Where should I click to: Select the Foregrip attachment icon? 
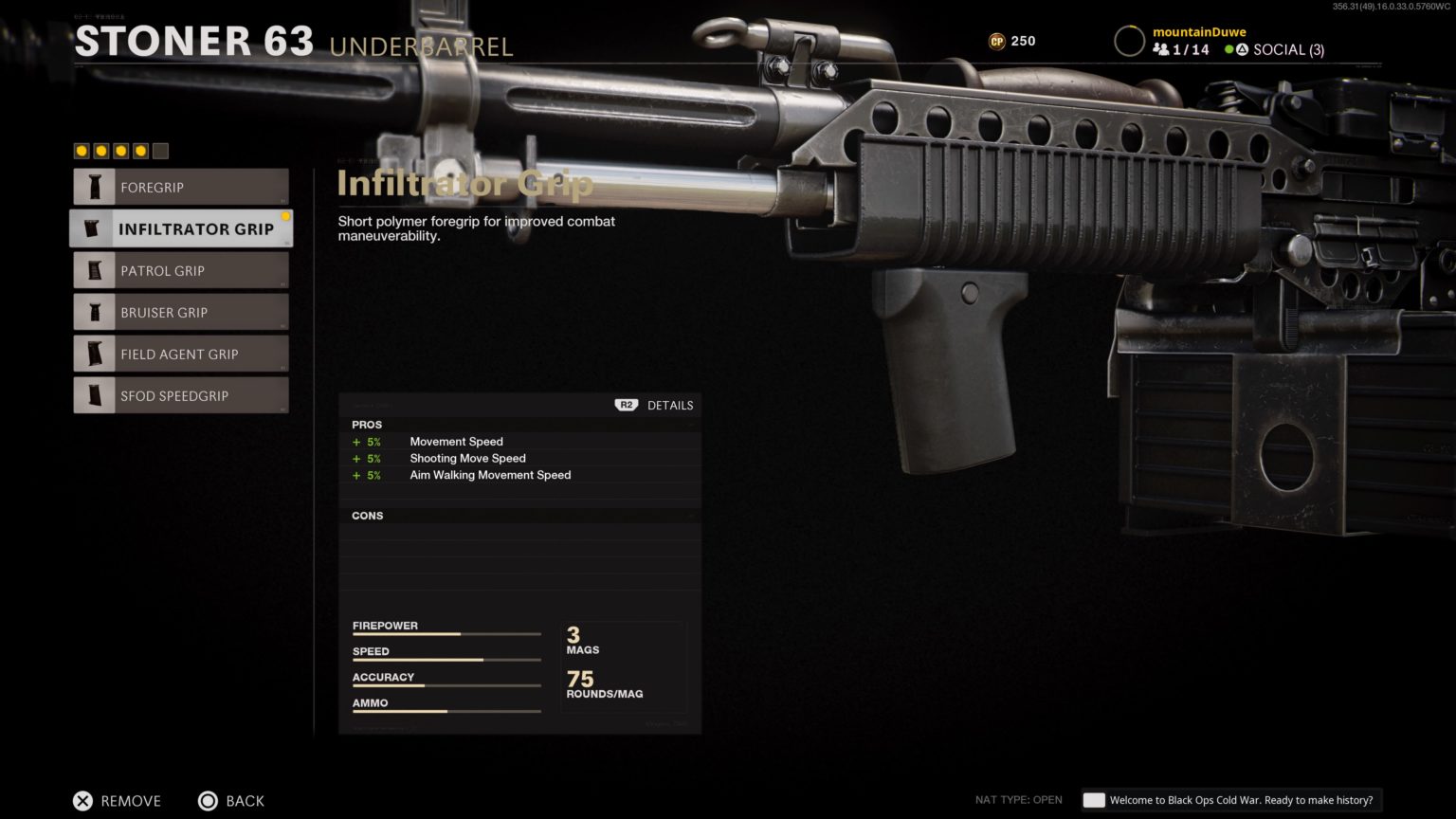pyautogui.click(x=96, y=187)
